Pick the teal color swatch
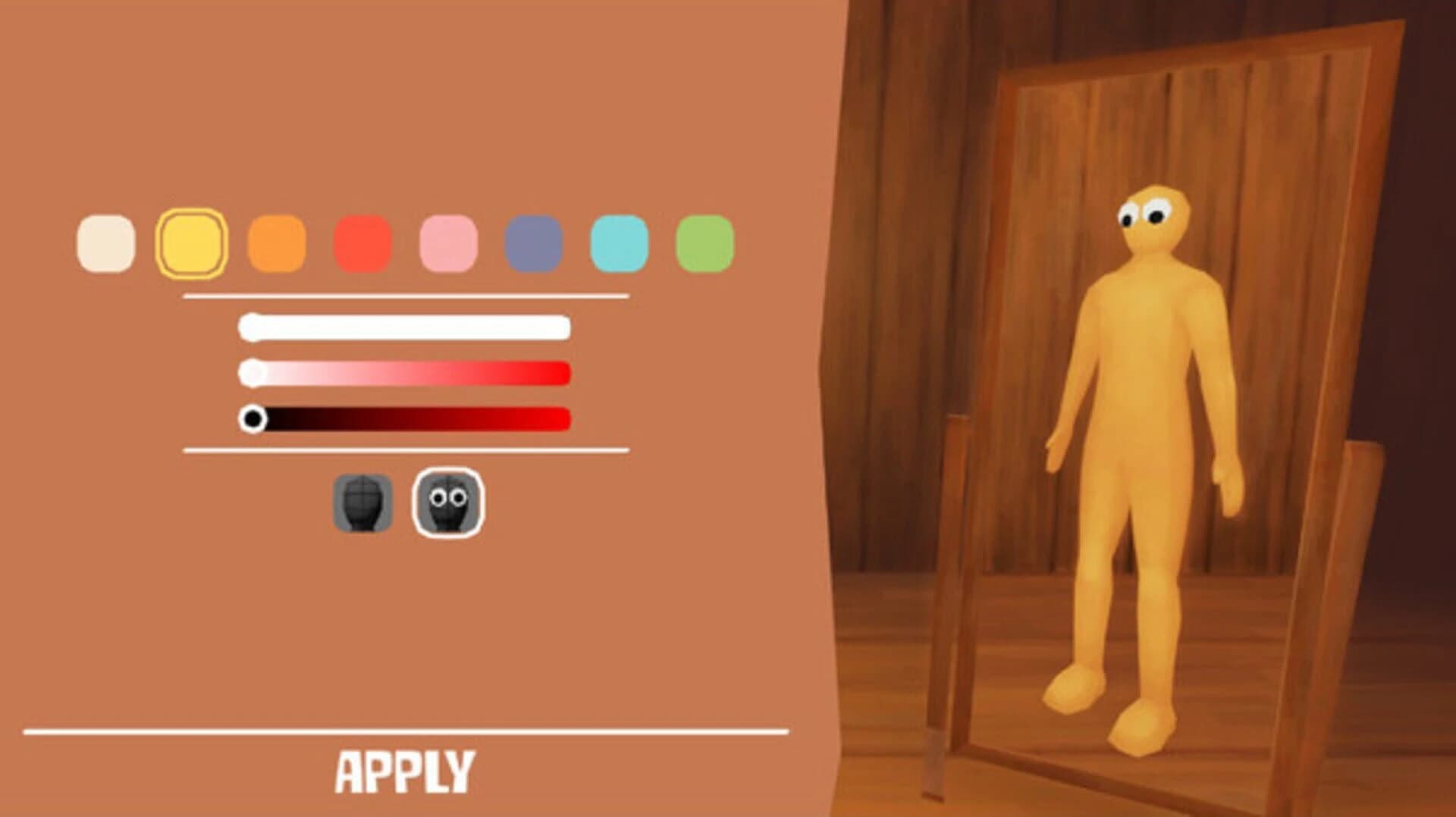1456x817 pixels. 621,242
